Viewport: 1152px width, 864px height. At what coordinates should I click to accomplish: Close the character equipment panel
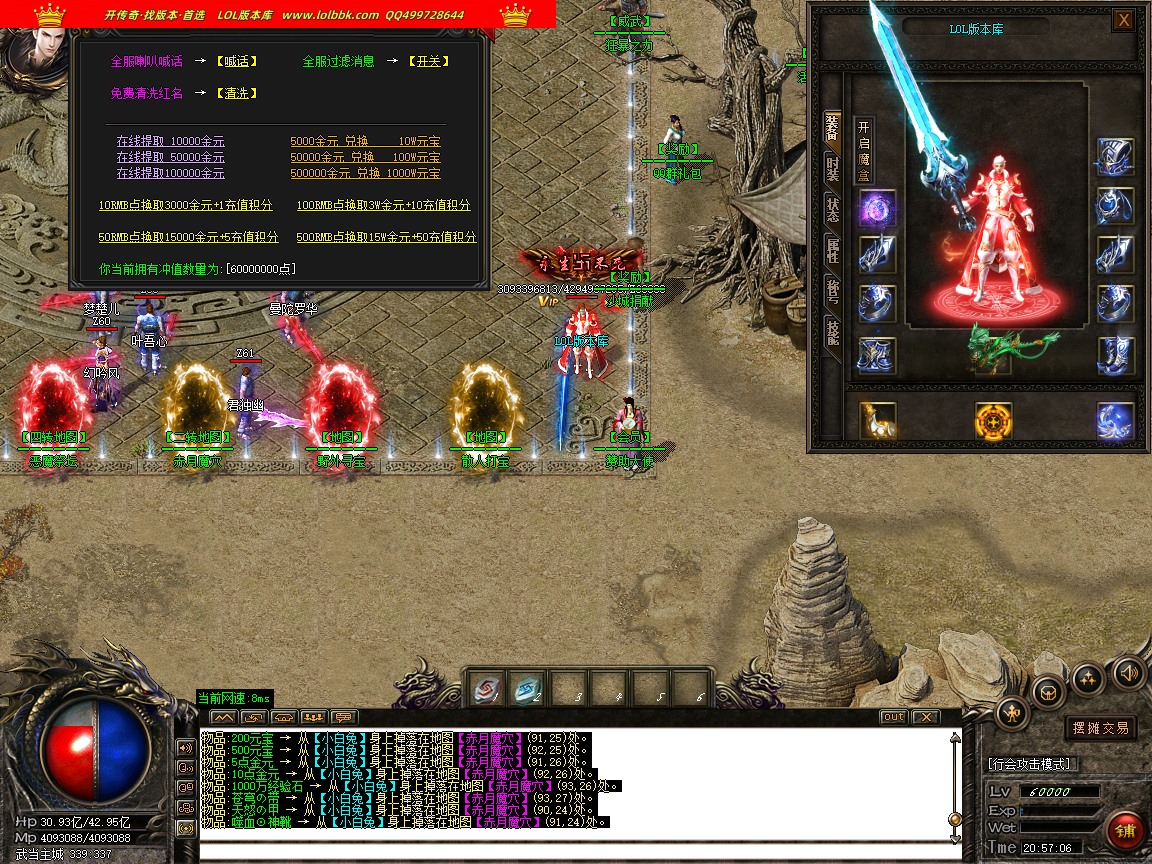tap(1124, 20)
